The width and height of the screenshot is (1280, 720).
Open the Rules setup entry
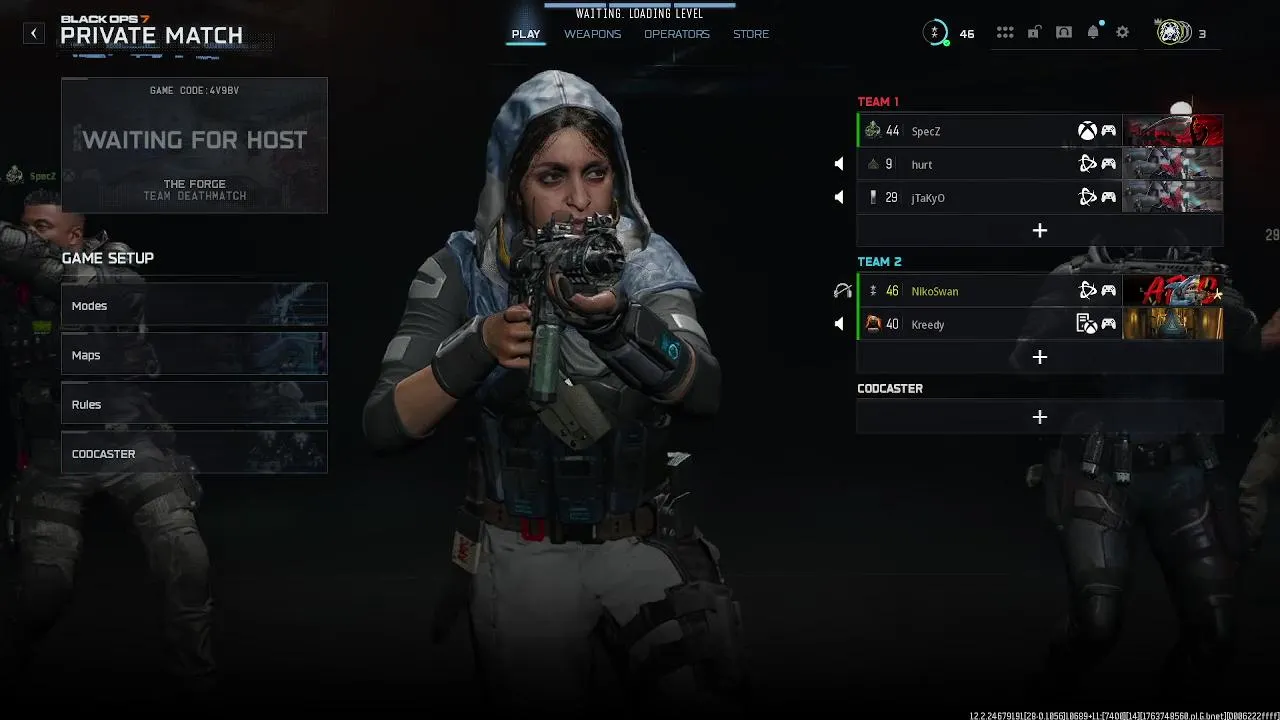194,404
